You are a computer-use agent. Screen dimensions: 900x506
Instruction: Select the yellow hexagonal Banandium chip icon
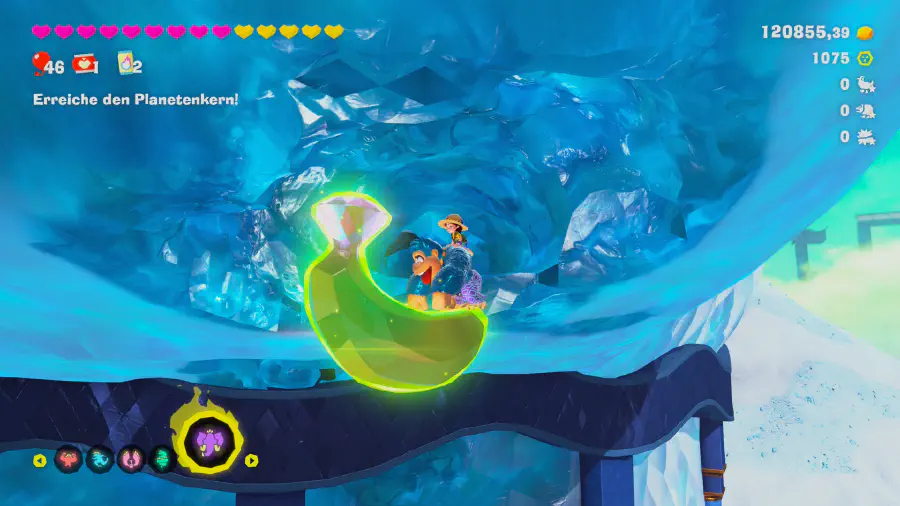(866, 58)
